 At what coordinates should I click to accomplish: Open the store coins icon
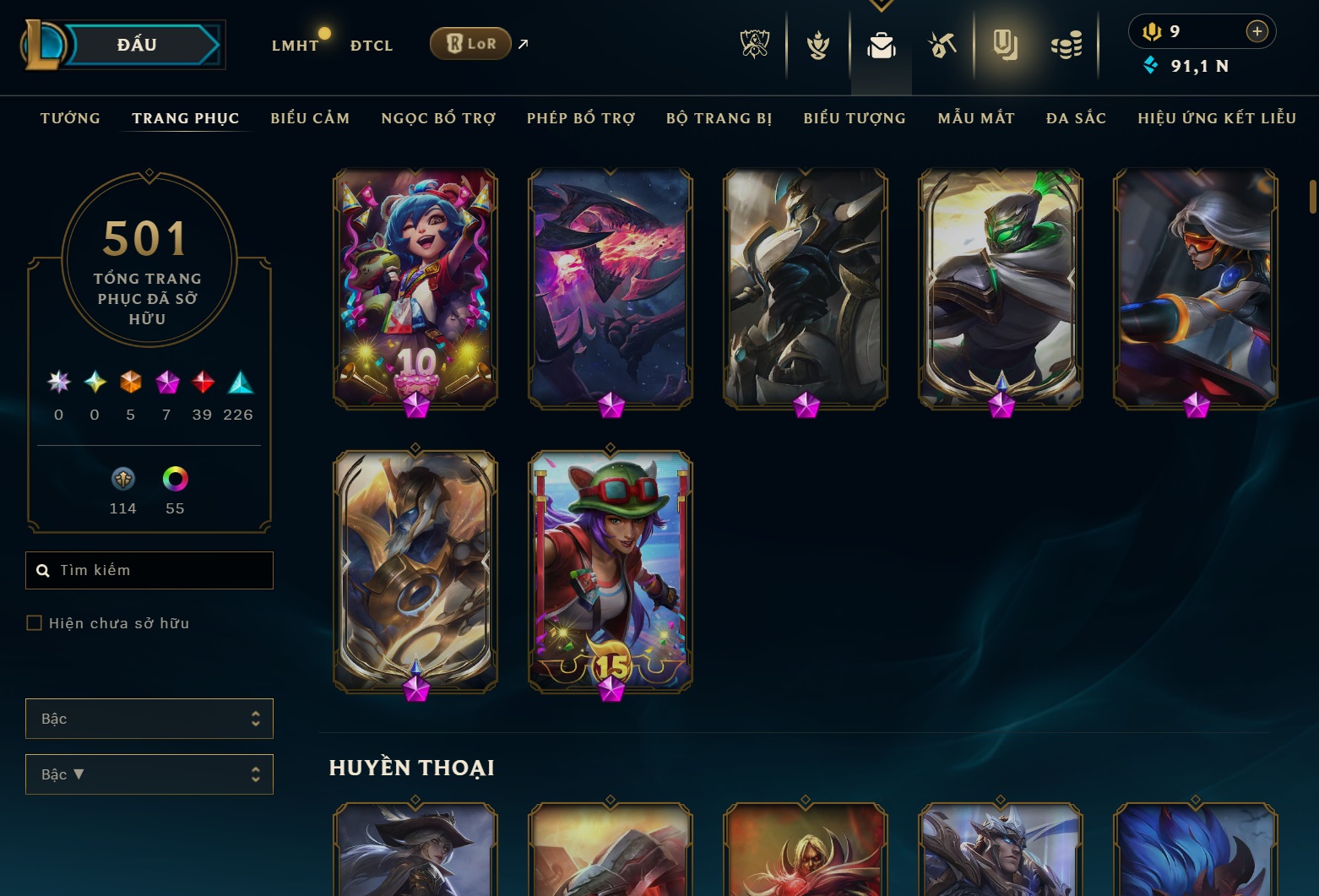tap(1067, 44)
